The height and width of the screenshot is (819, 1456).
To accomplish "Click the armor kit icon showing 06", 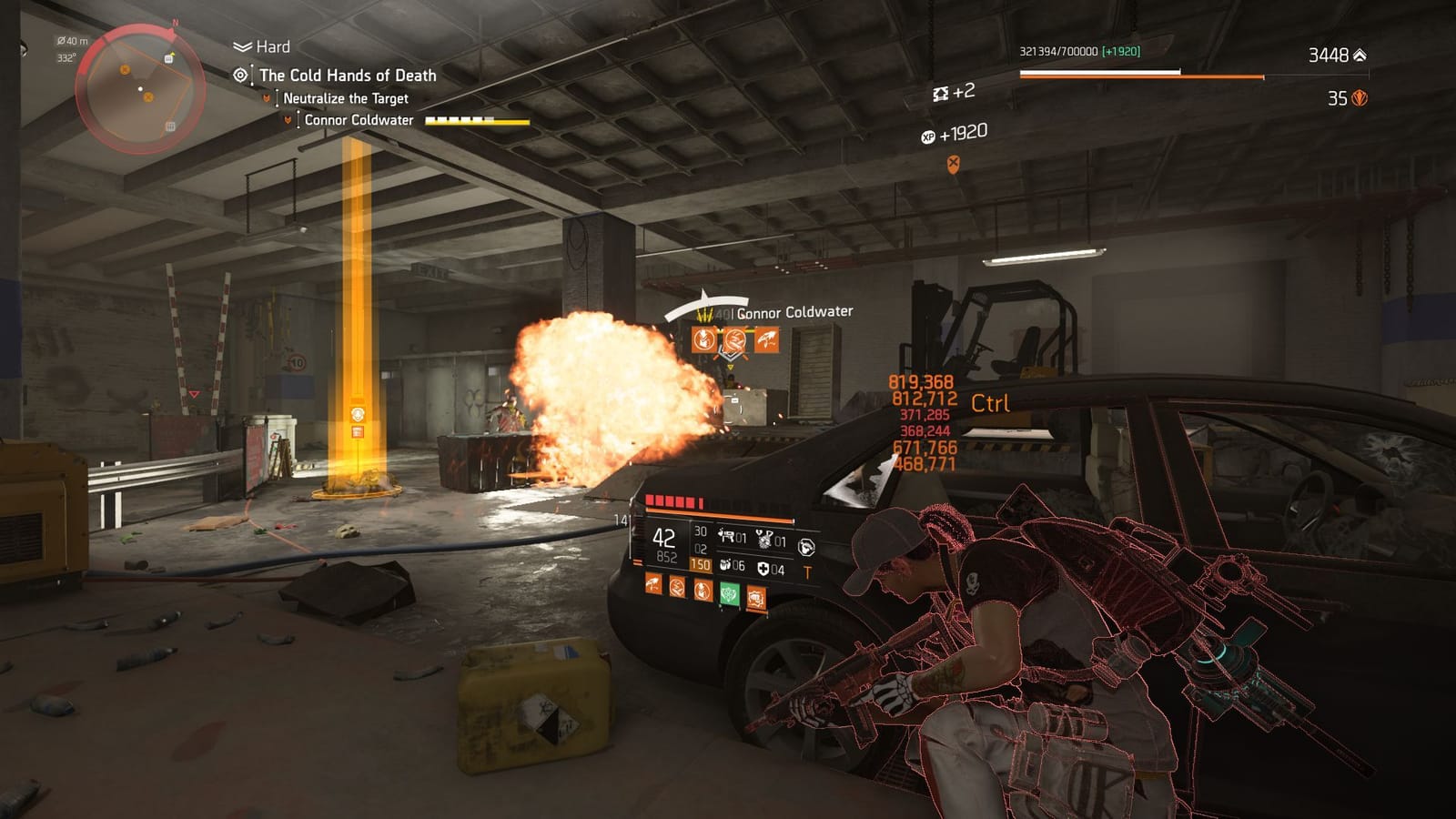I will pyautogui.click(x=726, y=566).
